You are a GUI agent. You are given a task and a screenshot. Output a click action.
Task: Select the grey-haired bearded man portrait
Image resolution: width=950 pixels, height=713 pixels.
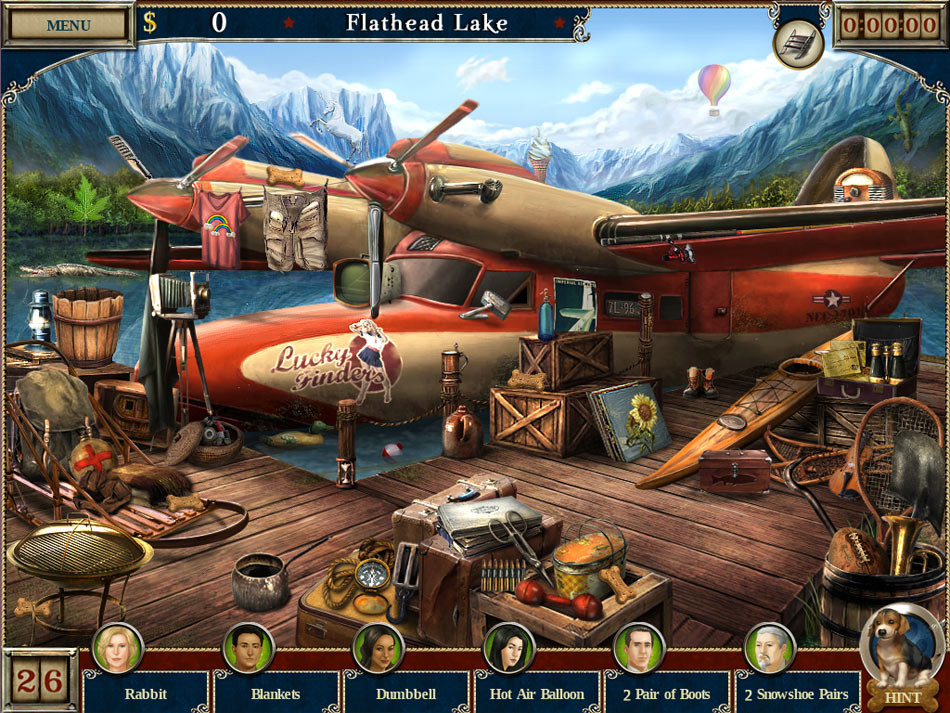tap(770, 648)
